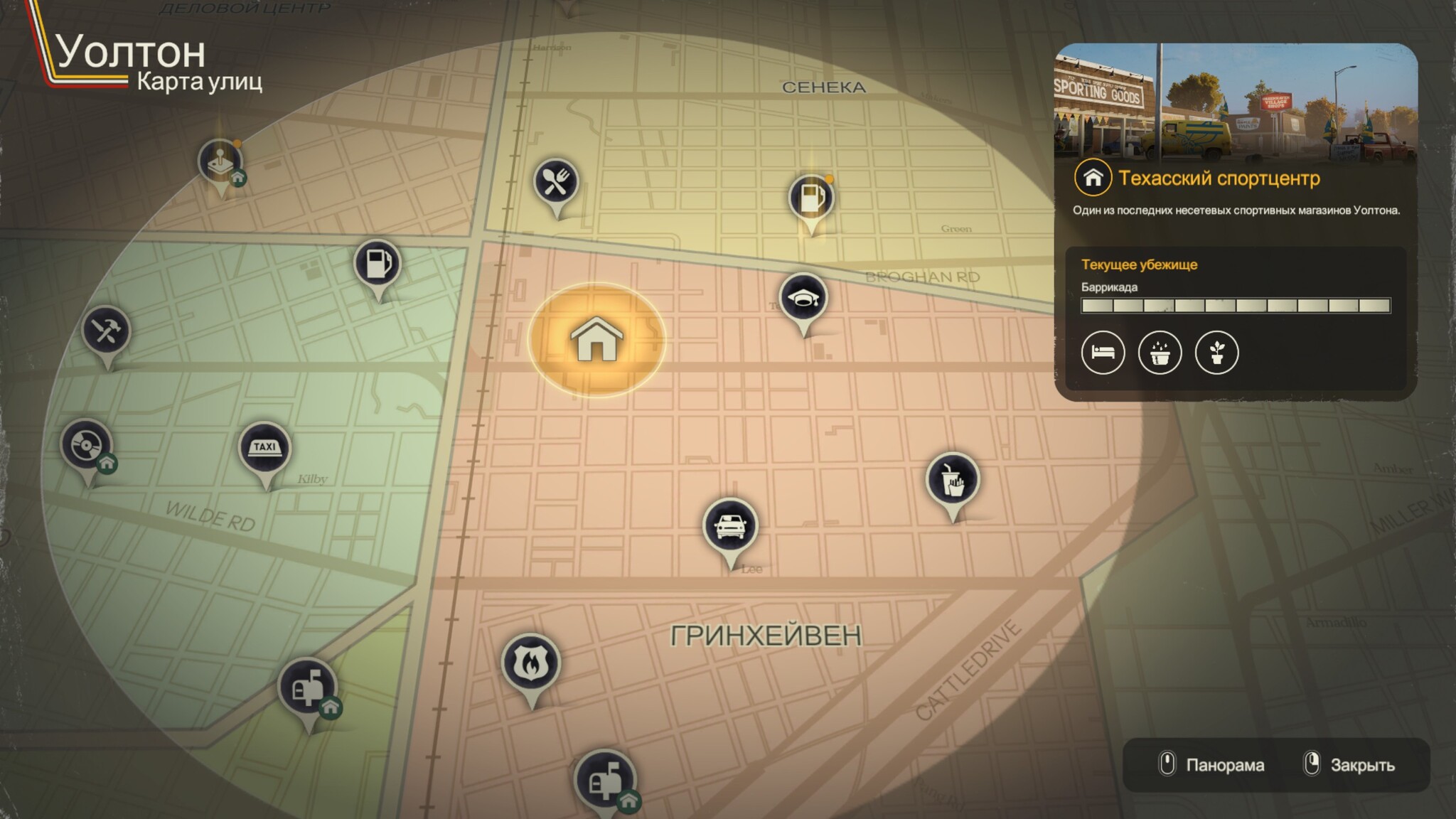Select the planter box shelter icon
This screenshot has width=1456, height=819.
(x=1160, y=353)
